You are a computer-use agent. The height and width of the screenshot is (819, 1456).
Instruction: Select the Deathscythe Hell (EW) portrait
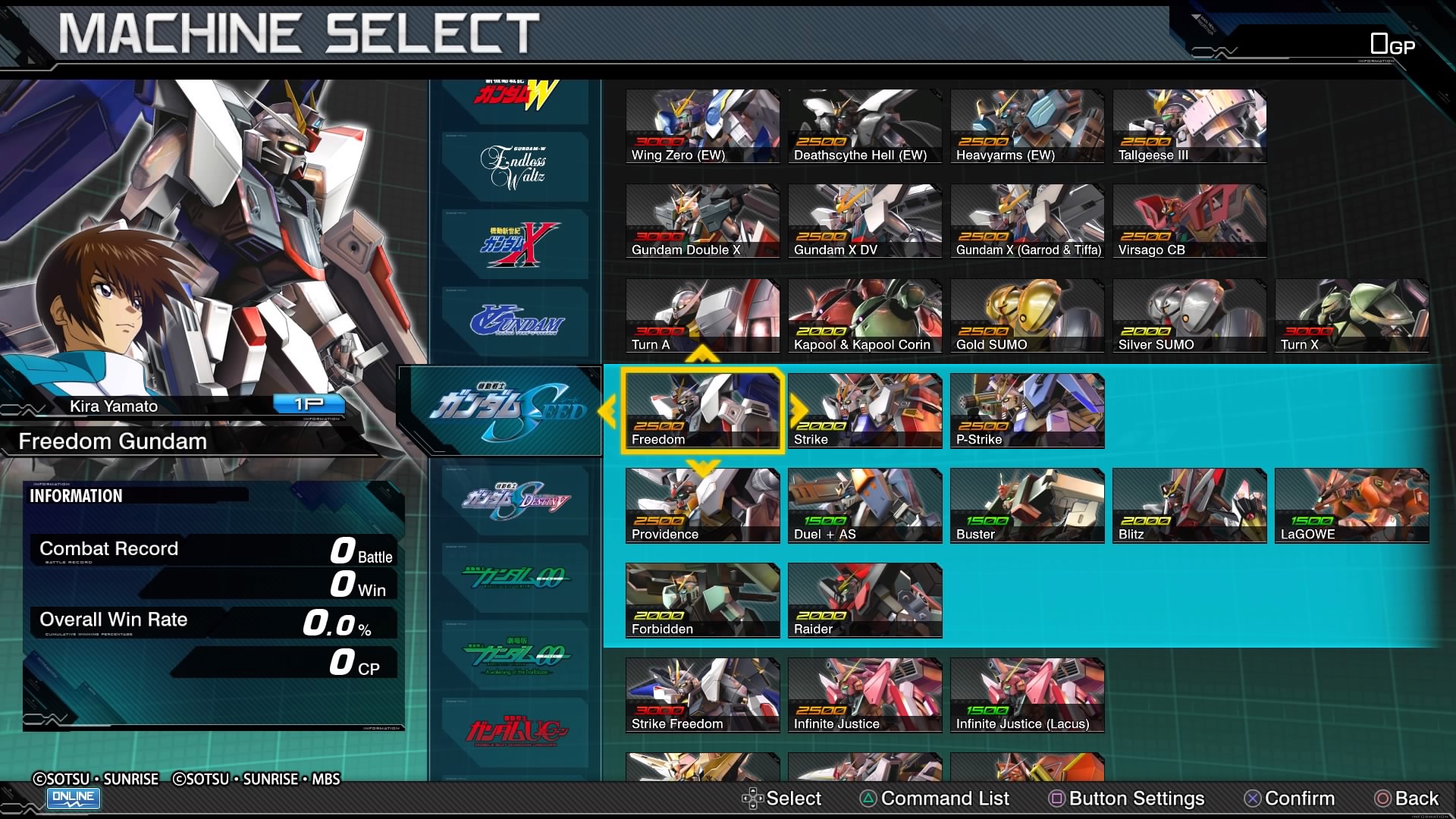click(x=864, y=126)
